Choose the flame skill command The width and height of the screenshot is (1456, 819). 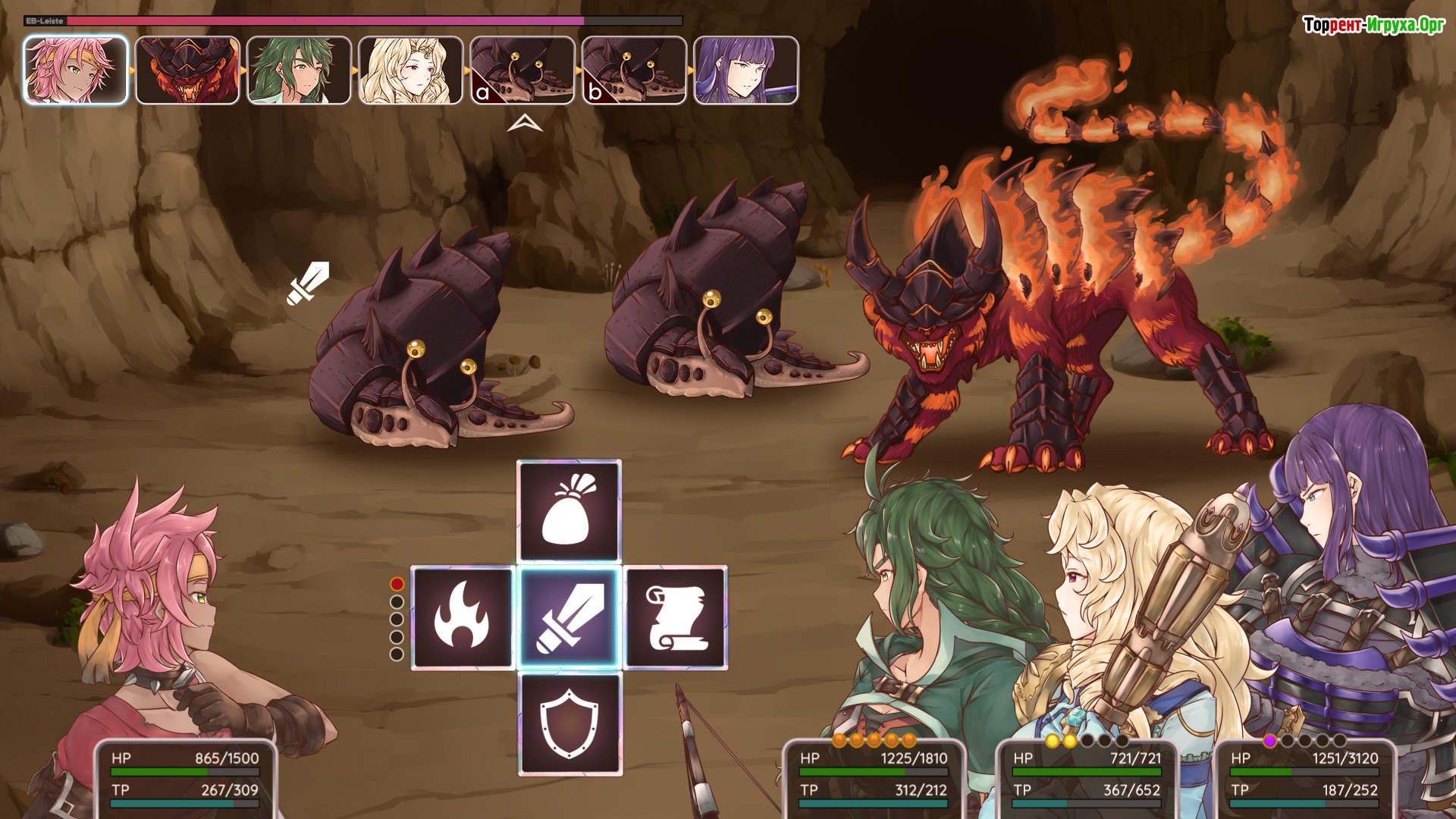[x=463, y=617]
